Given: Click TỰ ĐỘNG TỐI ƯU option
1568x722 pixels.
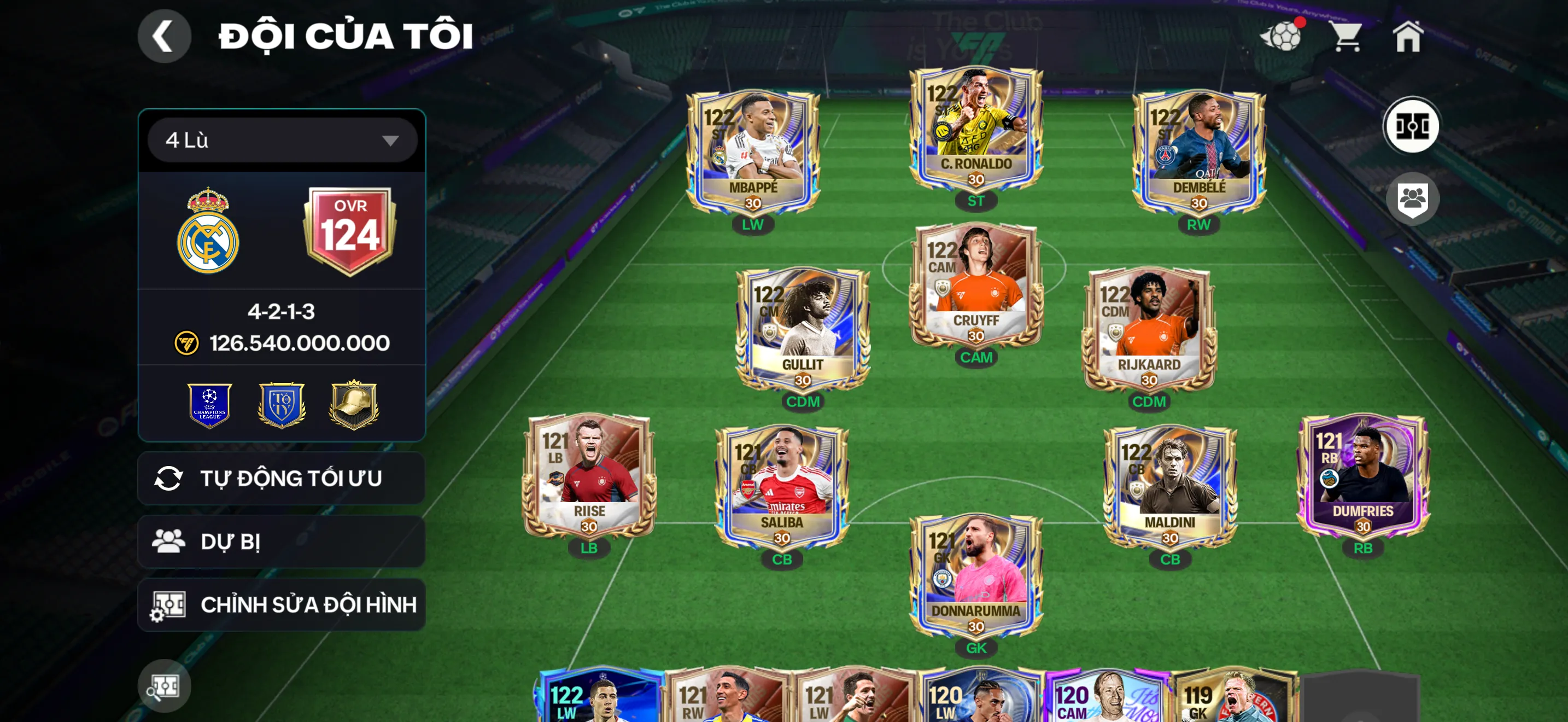Looking at the screenshot, I should (280, 478).
